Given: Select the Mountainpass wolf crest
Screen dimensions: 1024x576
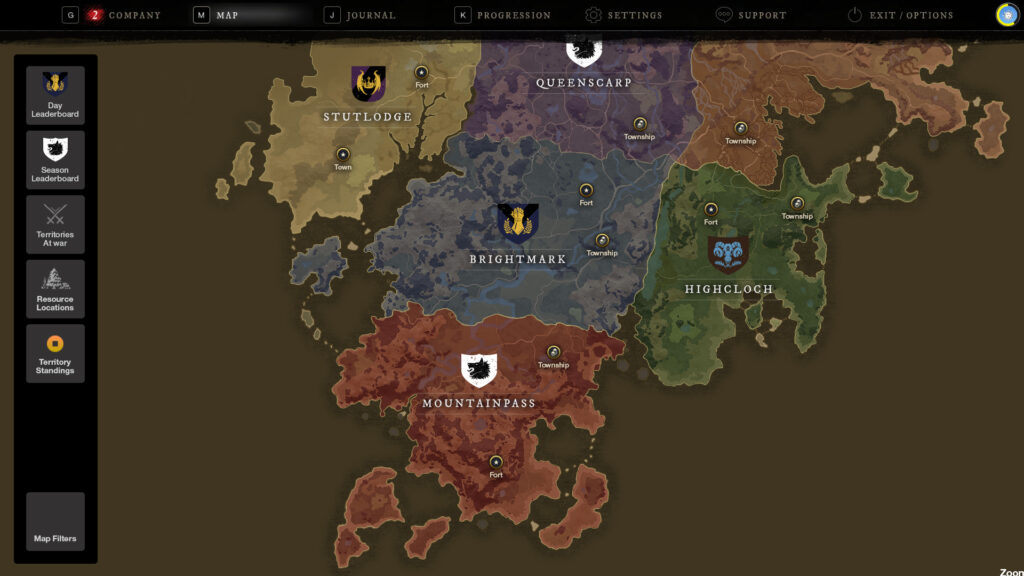Looking at the screenshot, I should click(479, 370).
